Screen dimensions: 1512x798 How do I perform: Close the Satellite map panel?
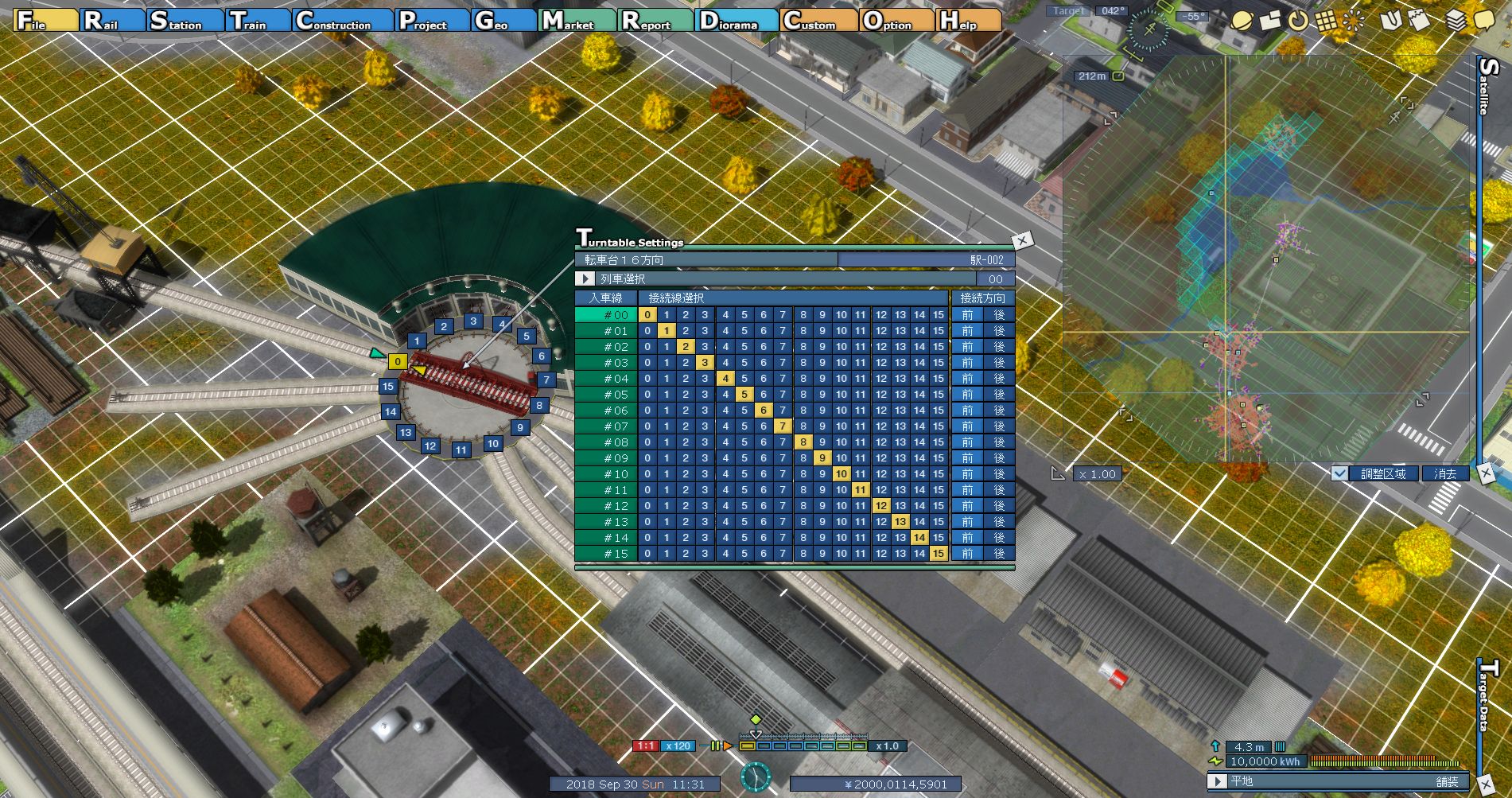[x=1485, y=473]
